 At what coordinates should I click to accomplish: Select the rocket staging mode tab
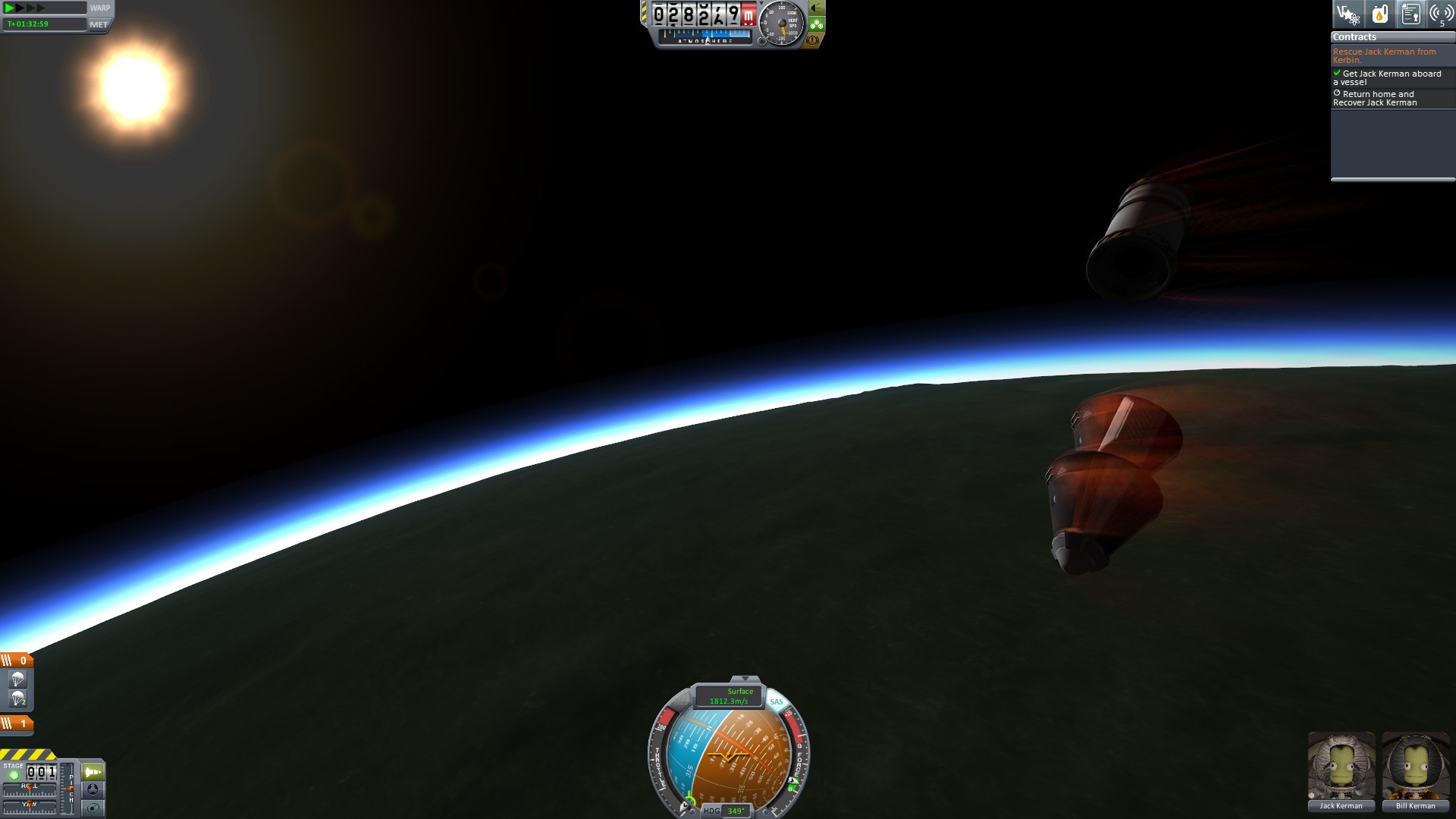93,772
